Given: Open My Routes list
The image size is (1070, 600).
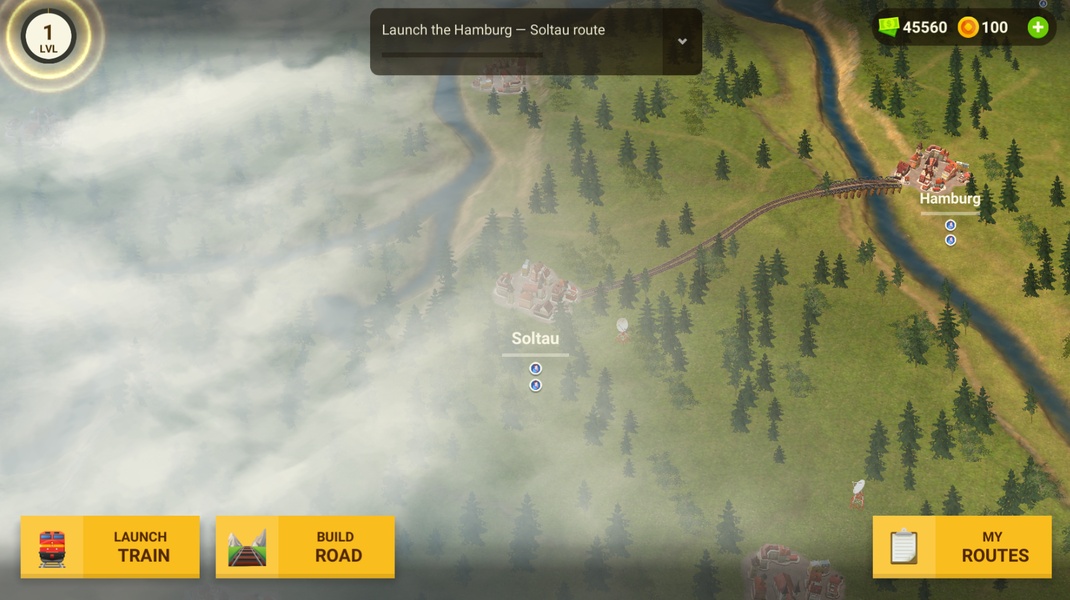Looking at the screenshot, I should click(x=962, y=547).
